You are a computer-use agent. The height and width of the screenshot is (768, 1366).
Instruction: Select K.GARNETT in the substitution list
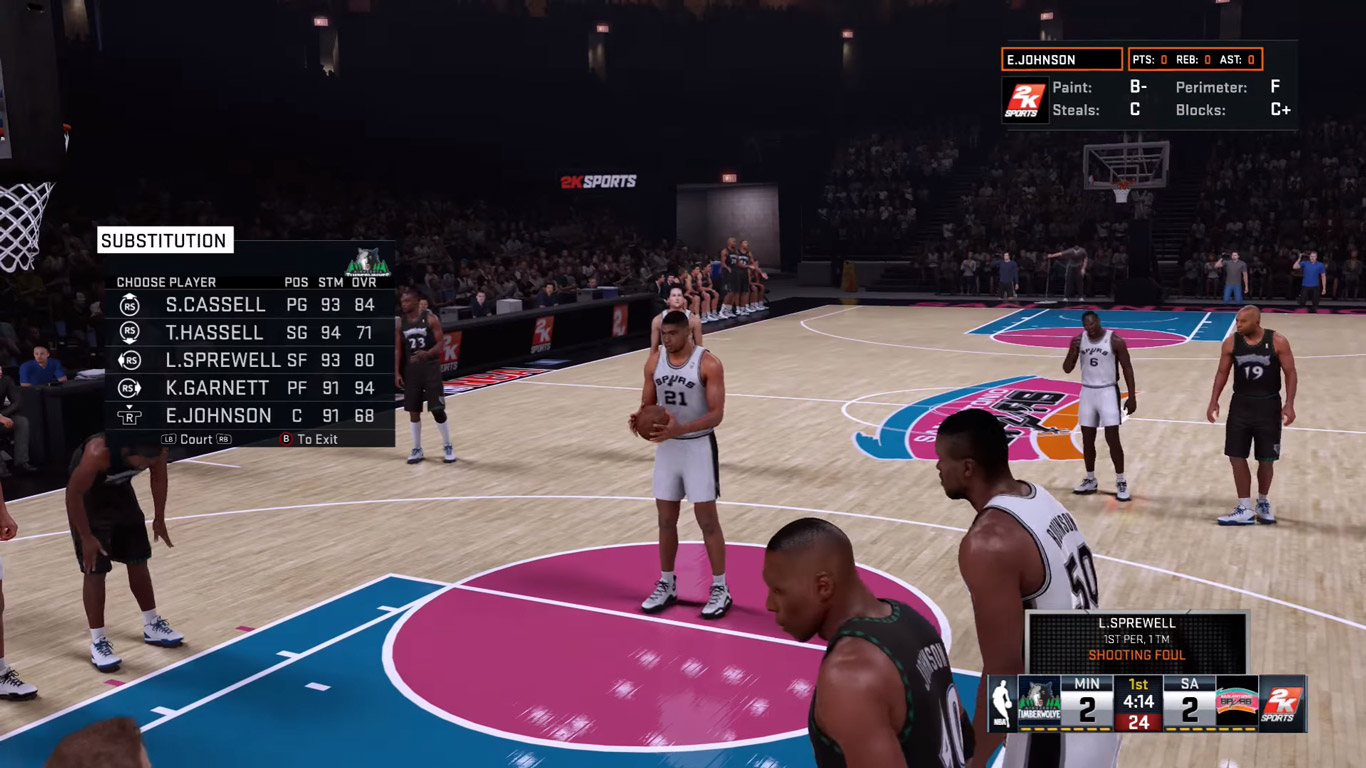215,387
